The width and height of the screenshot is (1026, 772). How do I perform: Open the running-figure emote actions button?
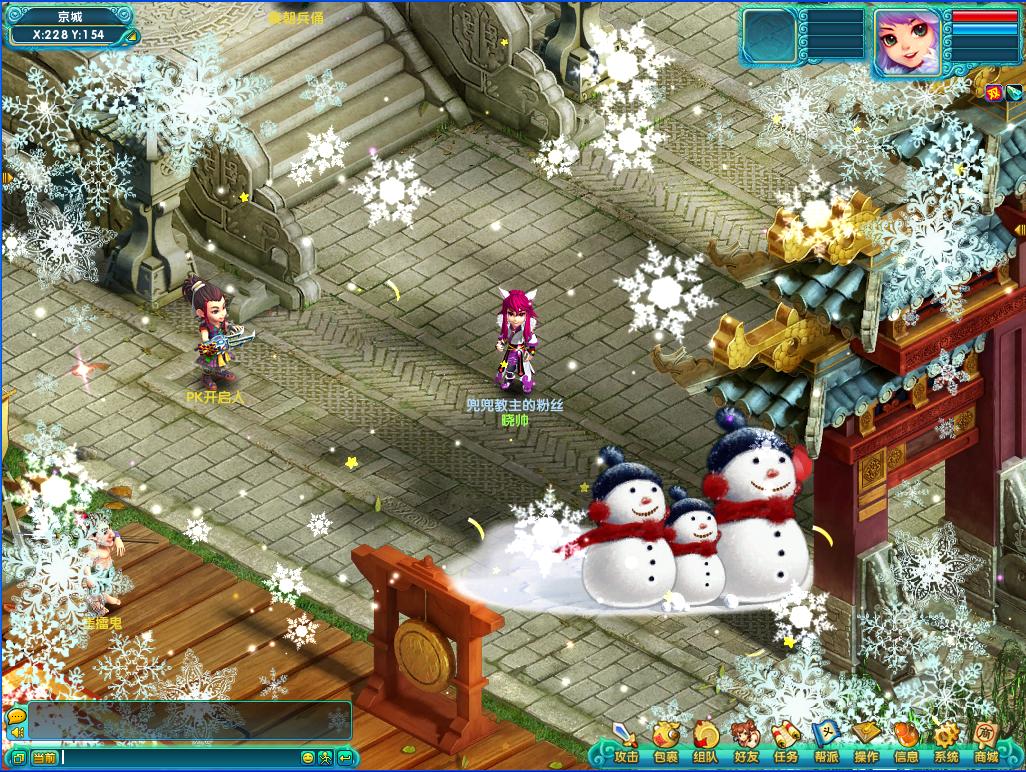[325, 758]
